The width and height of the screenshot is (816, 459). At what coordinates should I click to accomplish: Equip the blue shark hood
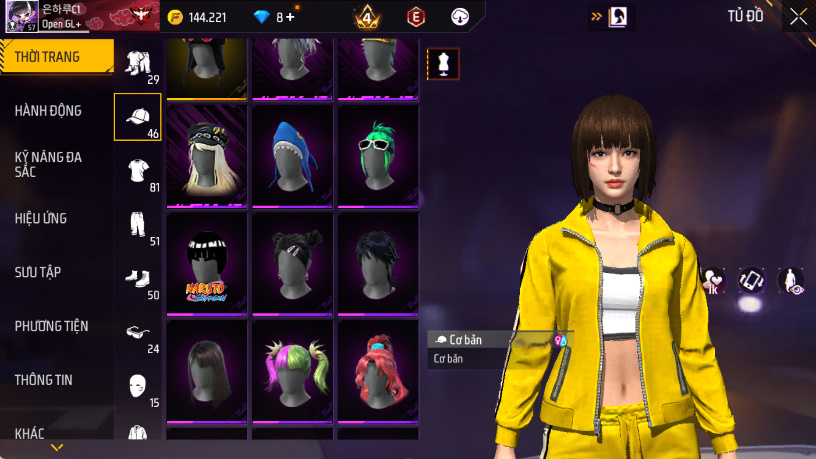292,155
